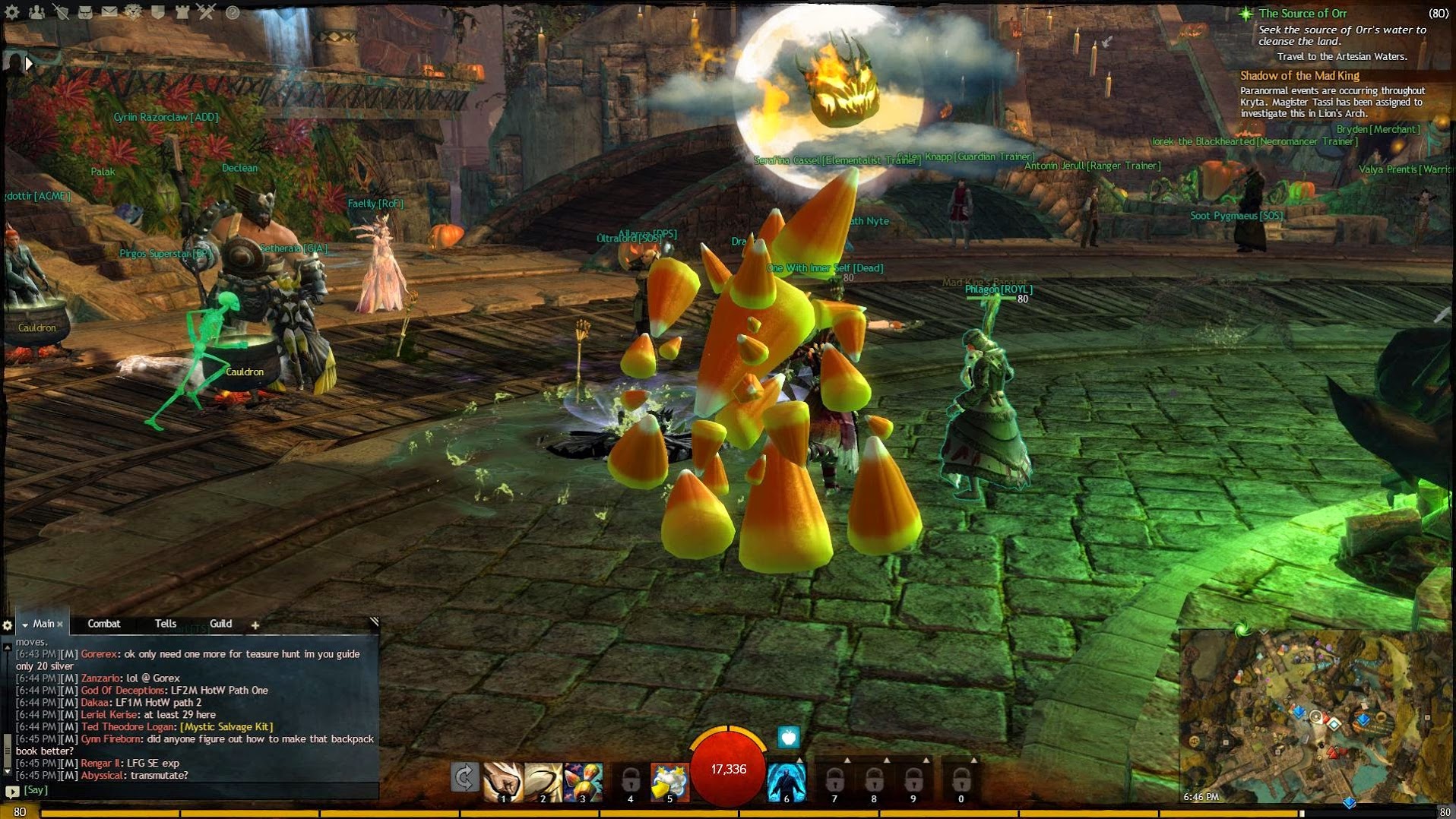Use the candy corn skill in slot 3

click(x=583, y=782)
